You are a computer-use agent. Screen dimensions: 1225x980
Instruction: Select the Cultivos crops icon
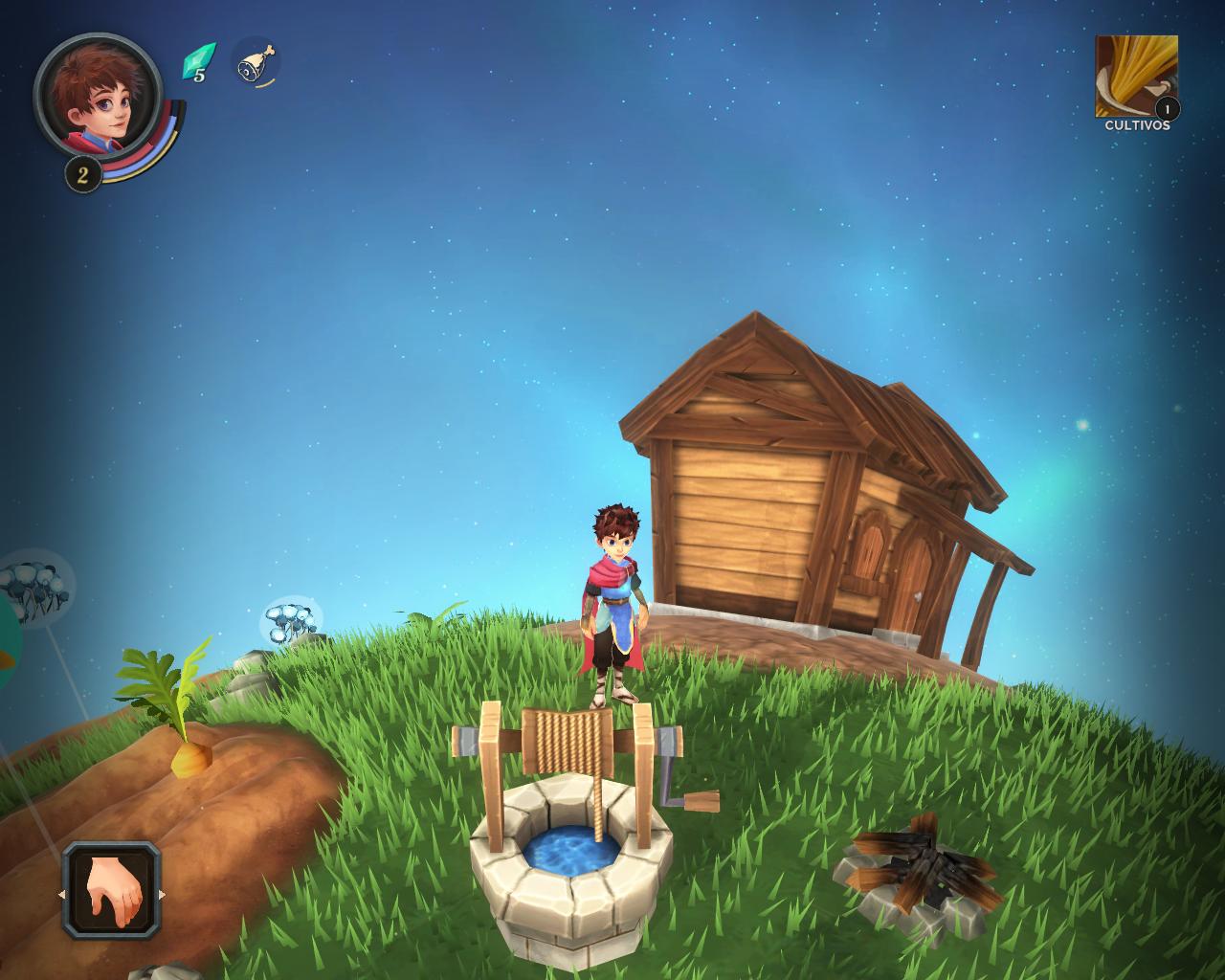(x=1136, y=77)
